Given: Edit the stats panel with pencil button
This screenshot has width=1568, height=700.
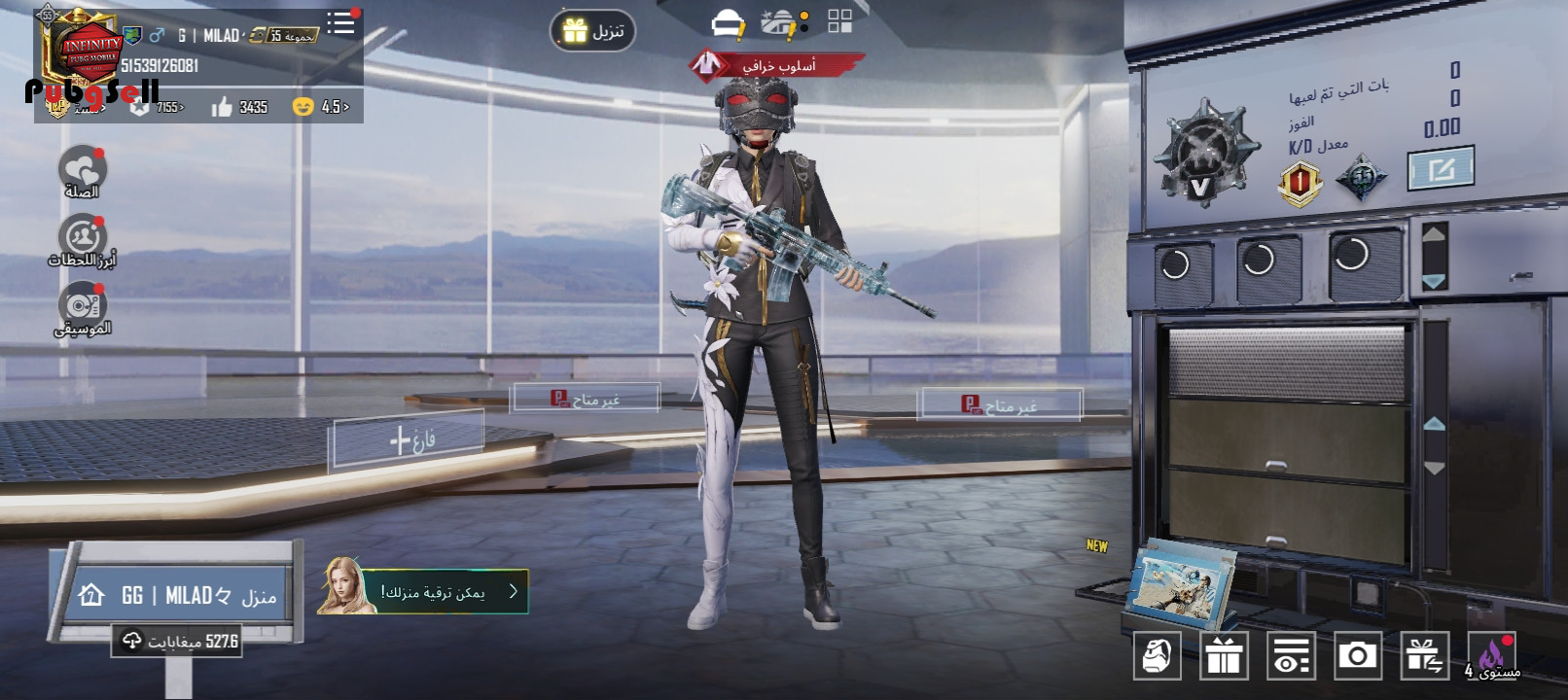Looking at the screenshot, I should (x=1441, y=170).
